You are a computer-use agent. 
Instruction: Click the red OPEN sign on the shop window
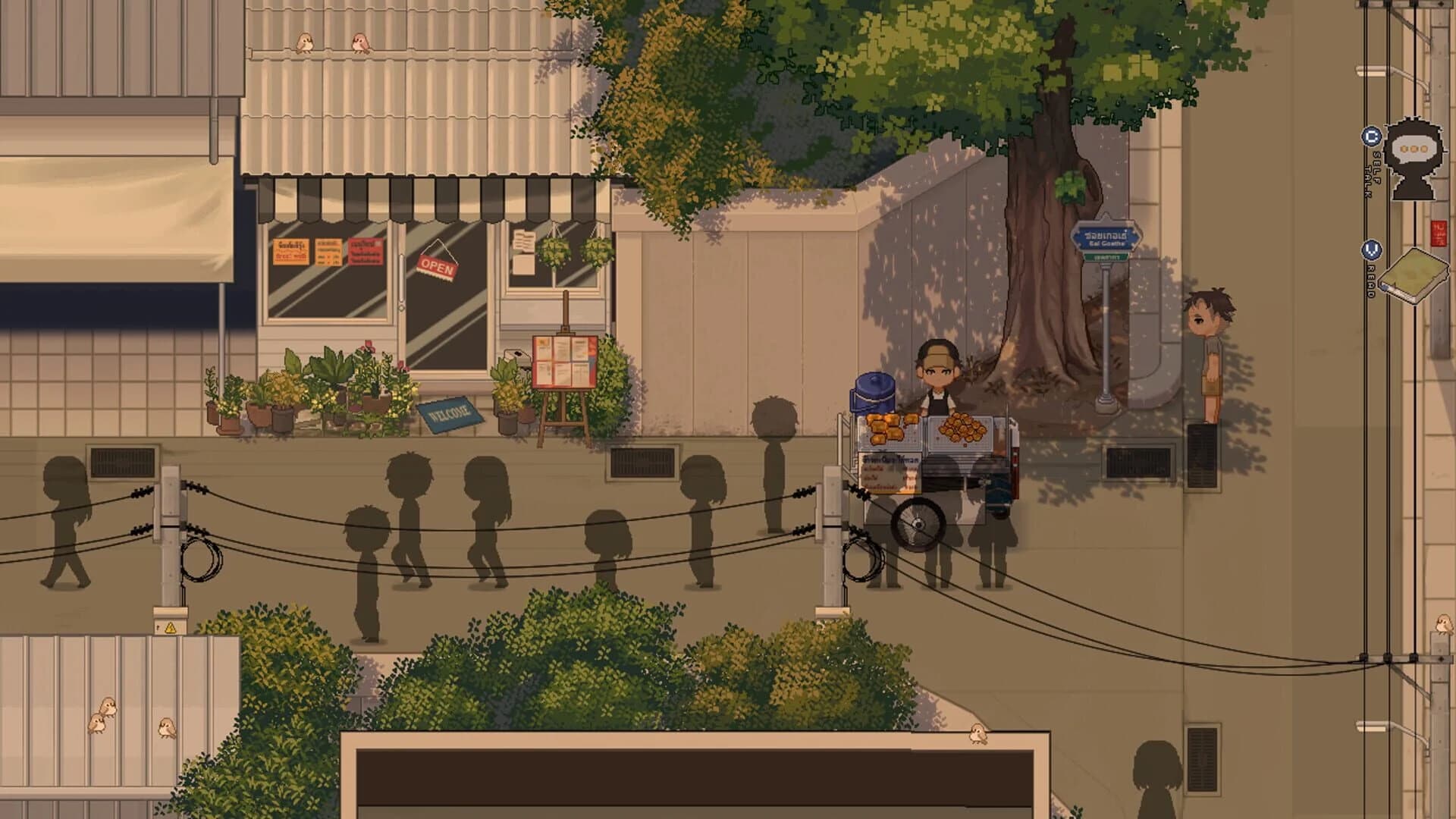pos(438,264)
